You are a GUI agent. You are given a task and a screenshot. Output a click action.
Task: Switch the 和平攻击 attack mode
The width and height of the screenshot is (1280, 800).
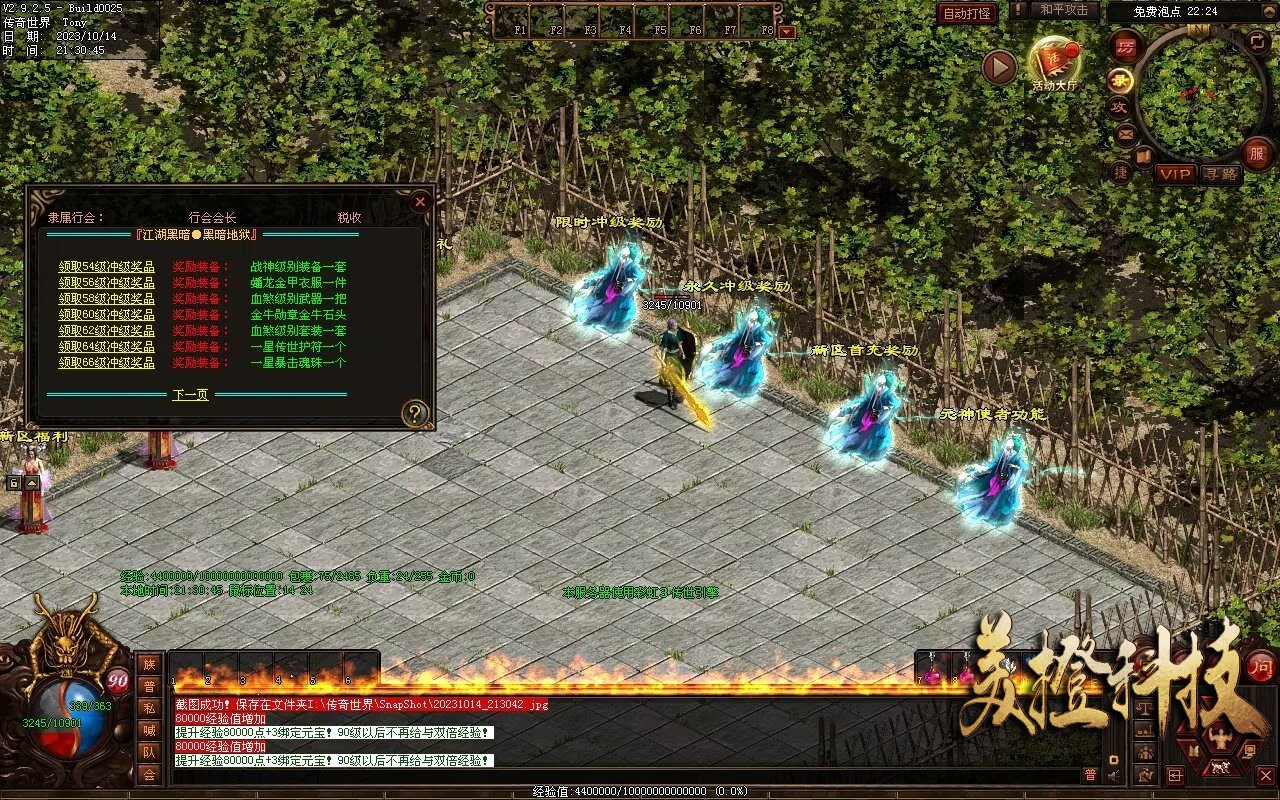[x=1064, y=11]
